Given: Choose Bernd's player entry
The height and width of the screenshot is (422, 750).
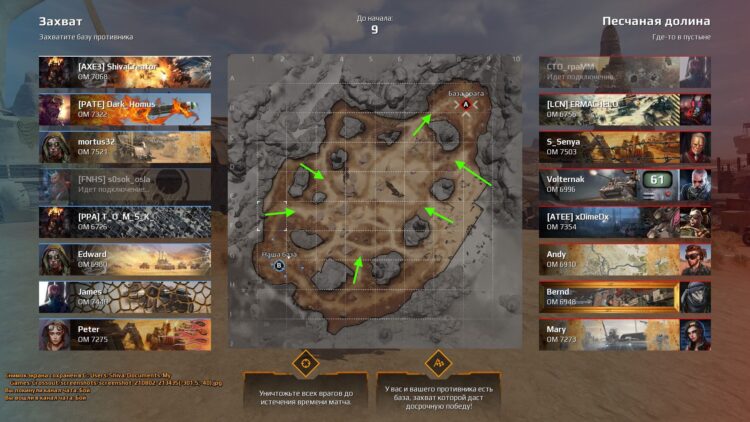Looking at the screenshot, I should click(x=624, y=296).
